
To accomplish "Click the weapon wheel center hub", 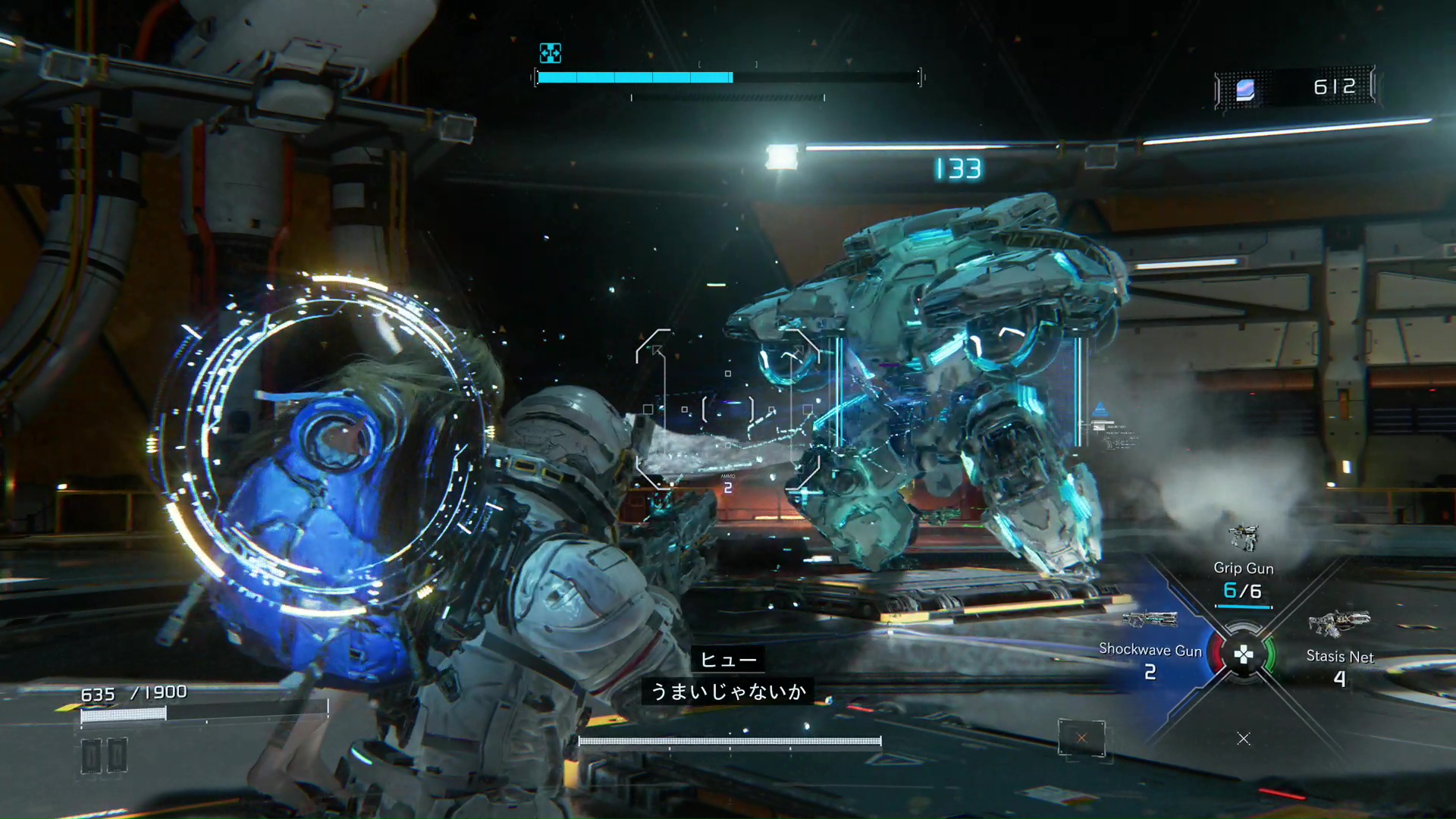I will 1244,654.
